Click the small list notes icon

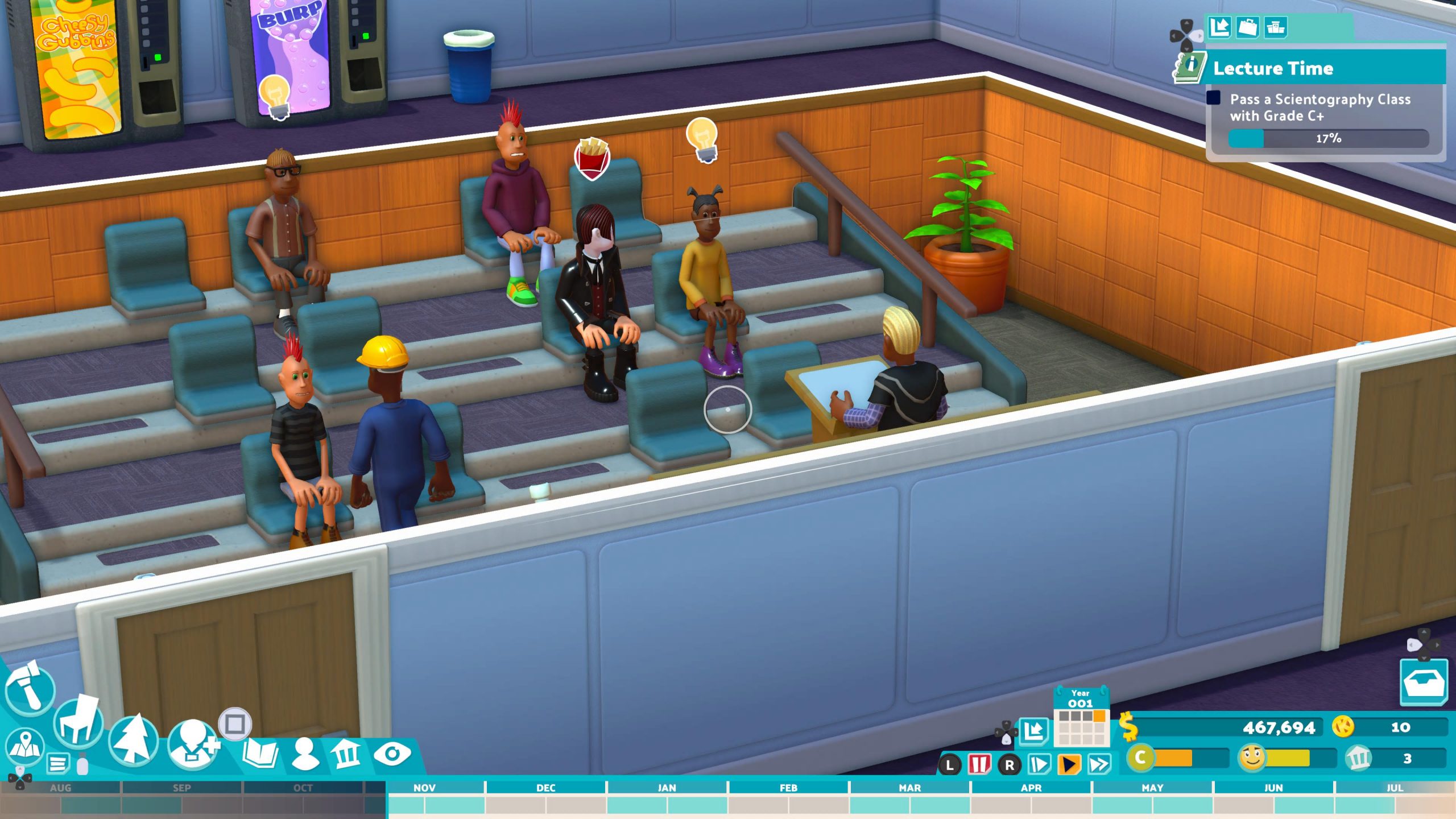tap(57, 763)
